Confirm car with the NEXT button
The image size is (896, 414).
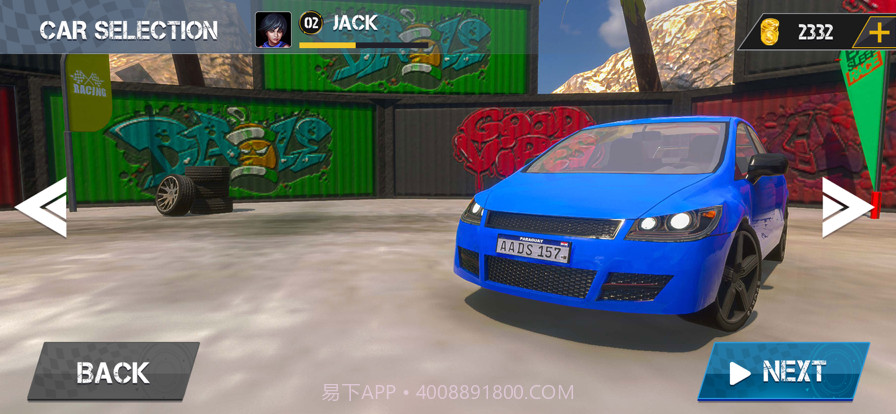click(x=782, y=372)
